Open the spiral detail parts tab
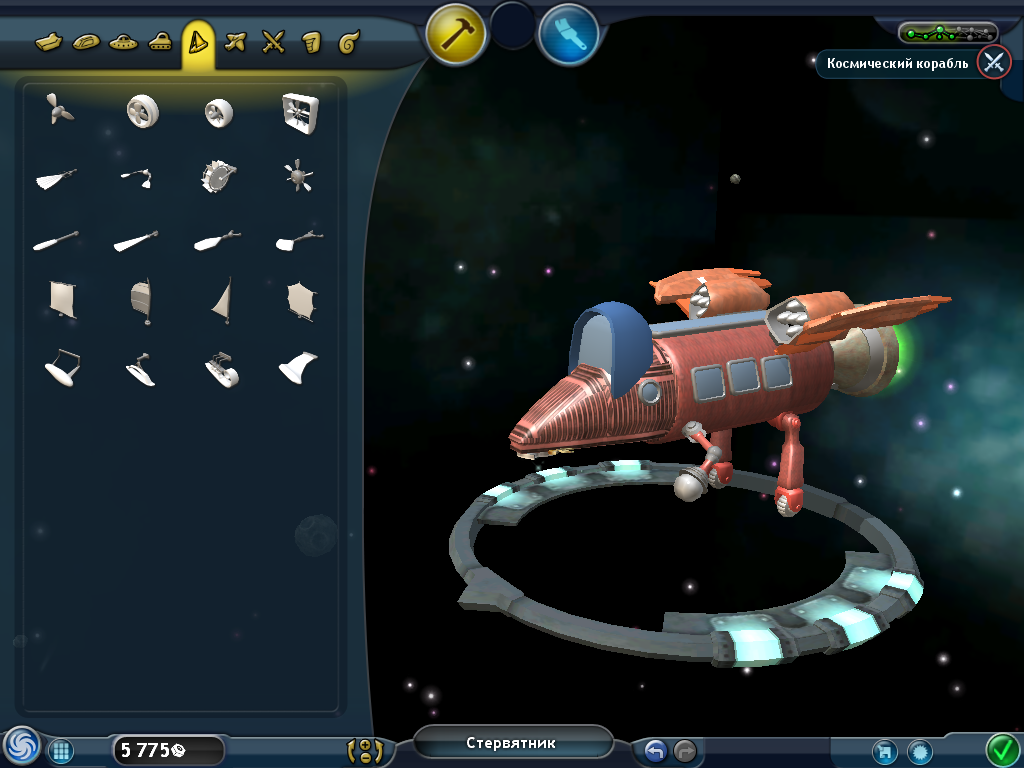The width and height of the screenshot is (1024, 768). (x=348, y=42)
